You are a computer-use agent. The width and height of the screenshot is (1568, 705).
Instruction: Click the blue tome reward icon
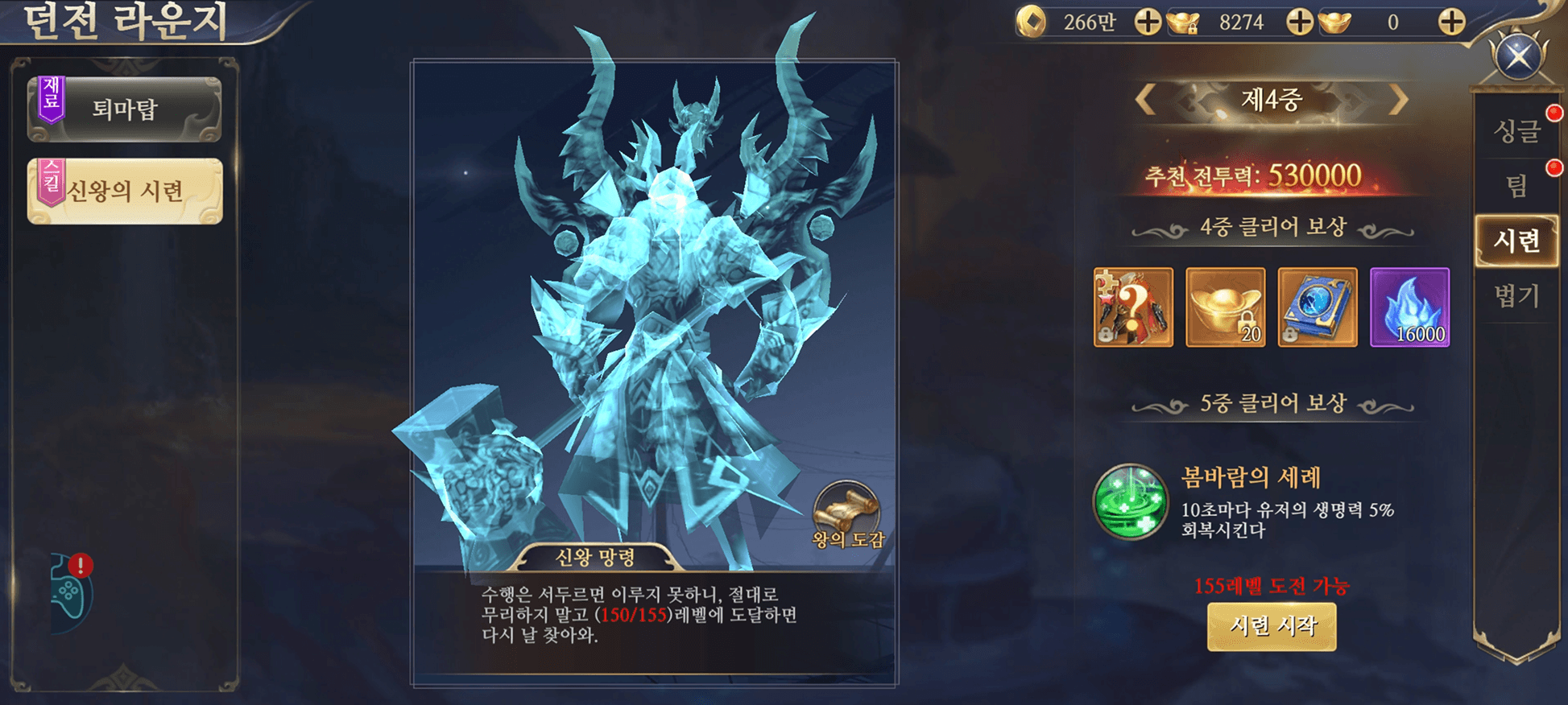(x=1318, y=308)
